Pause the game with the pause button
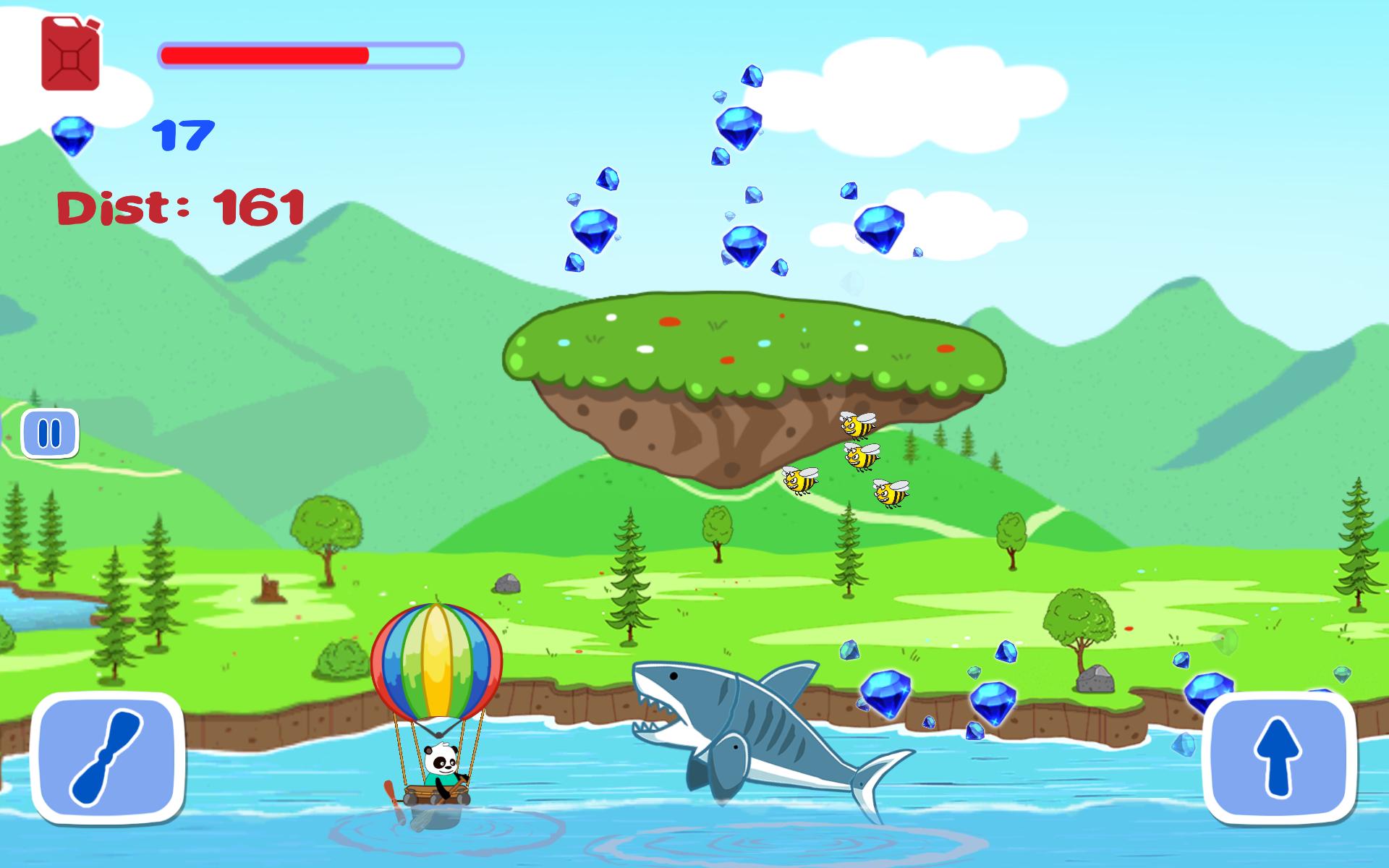Screen dimensions: 1389x868 50,434
